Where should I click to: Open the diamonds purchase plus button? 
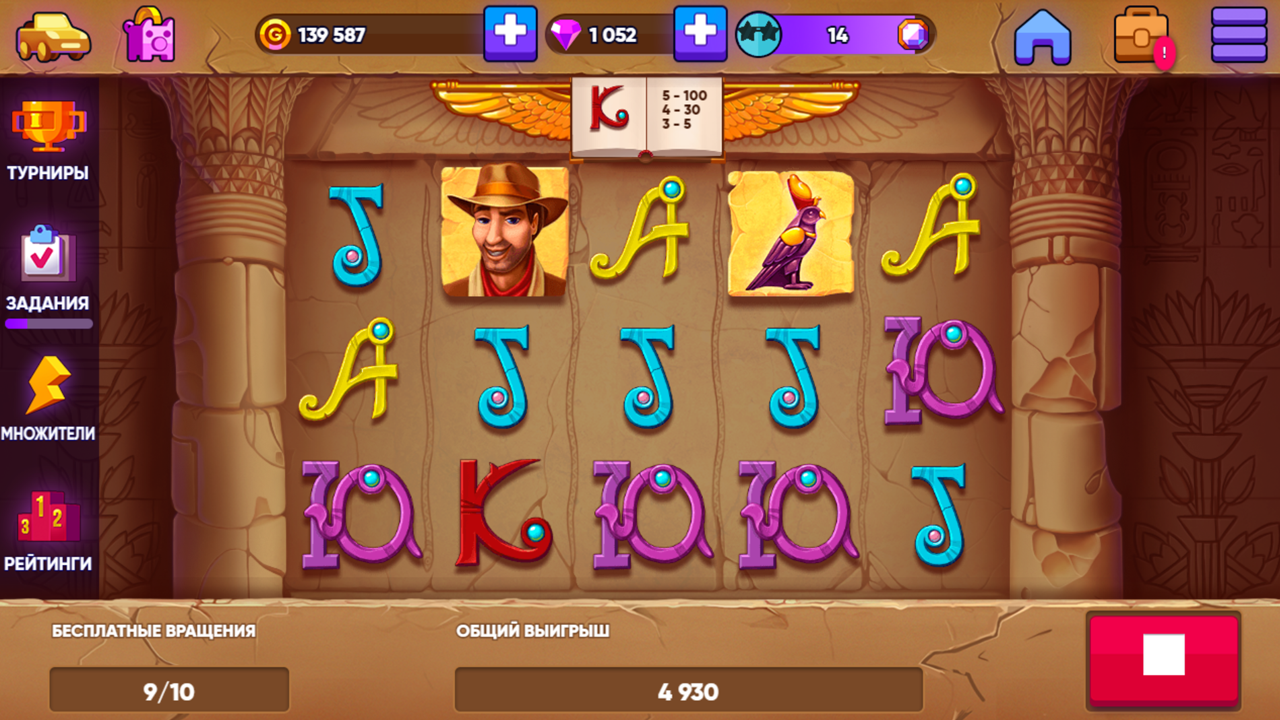pos(700,35)
